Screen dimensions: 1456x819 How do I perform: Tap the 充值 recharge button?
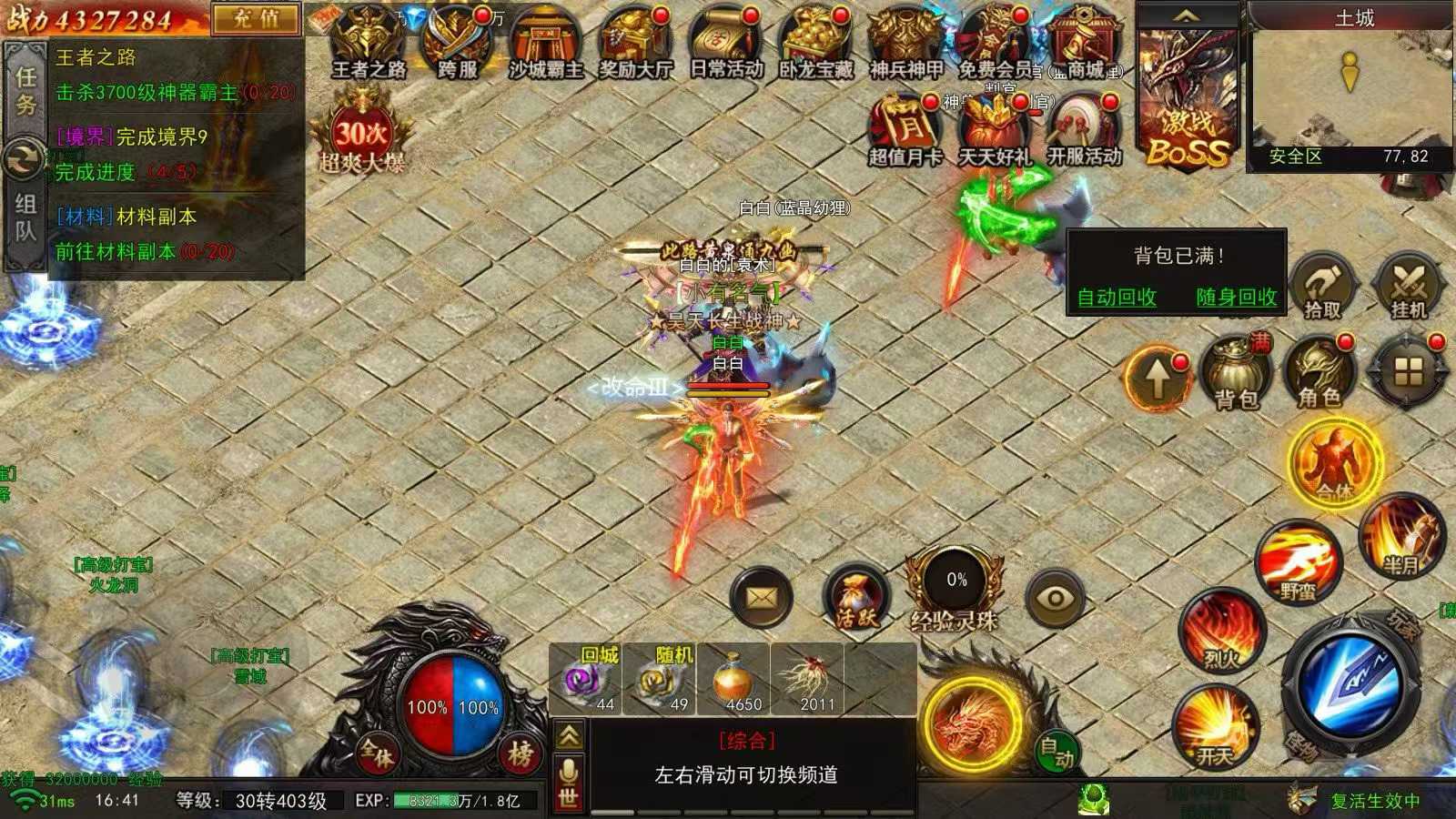pos(256,19)
